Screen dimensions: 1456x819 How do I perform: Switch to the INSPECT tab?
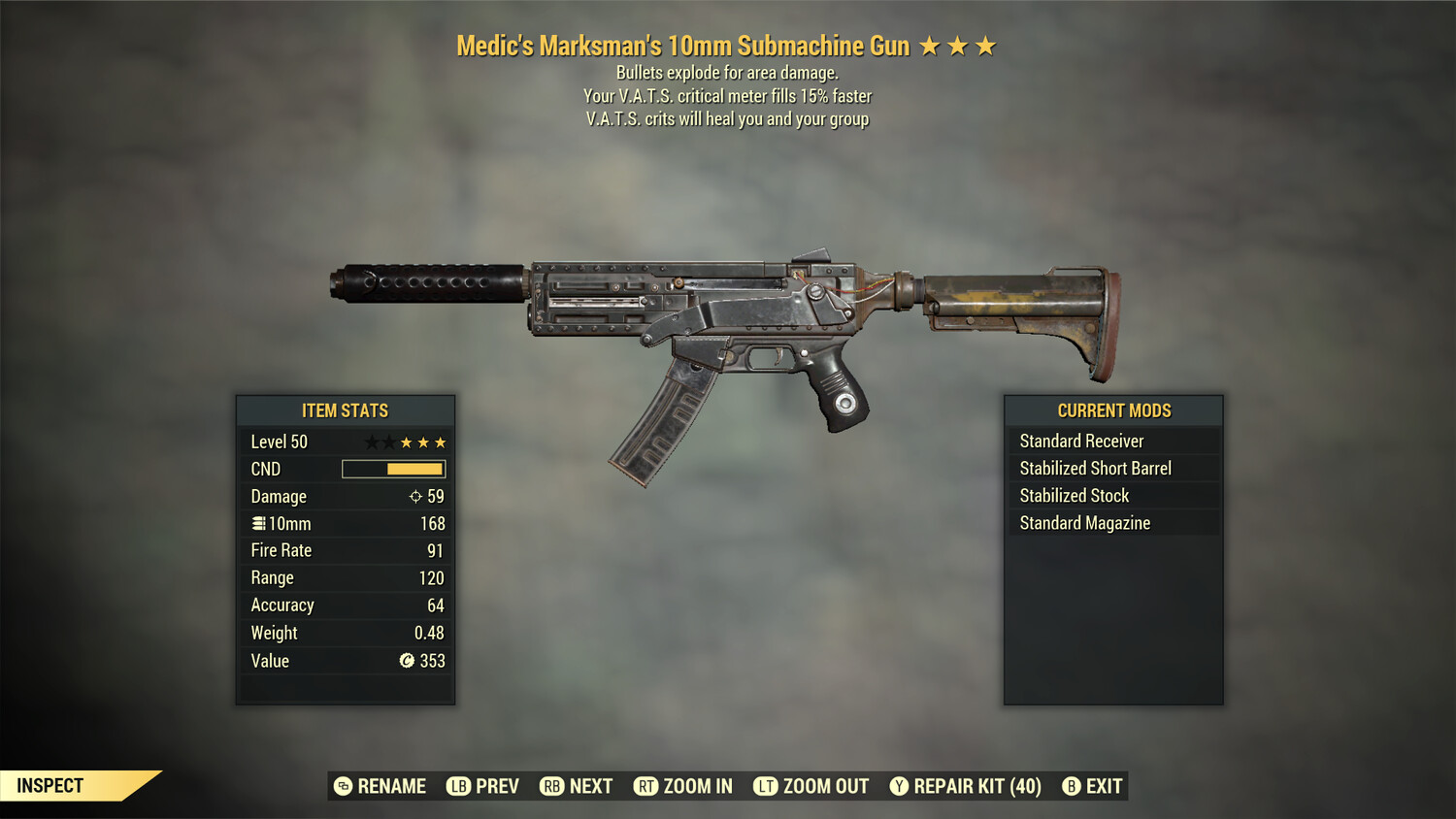(x=50, y=786)
